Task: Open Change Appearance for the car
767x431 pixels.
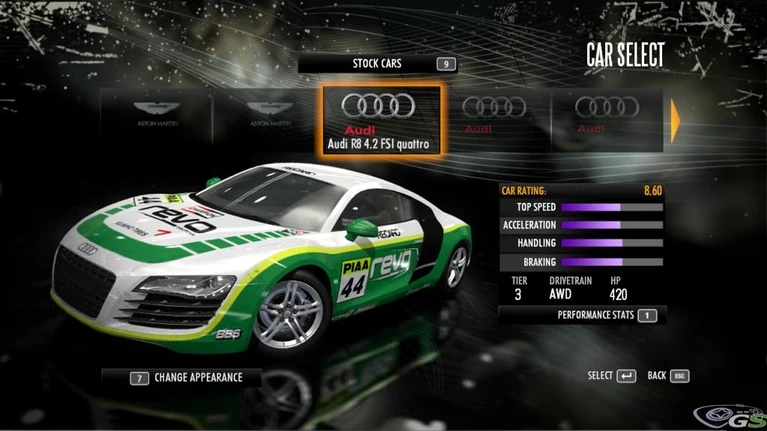Action: (186, 379)
